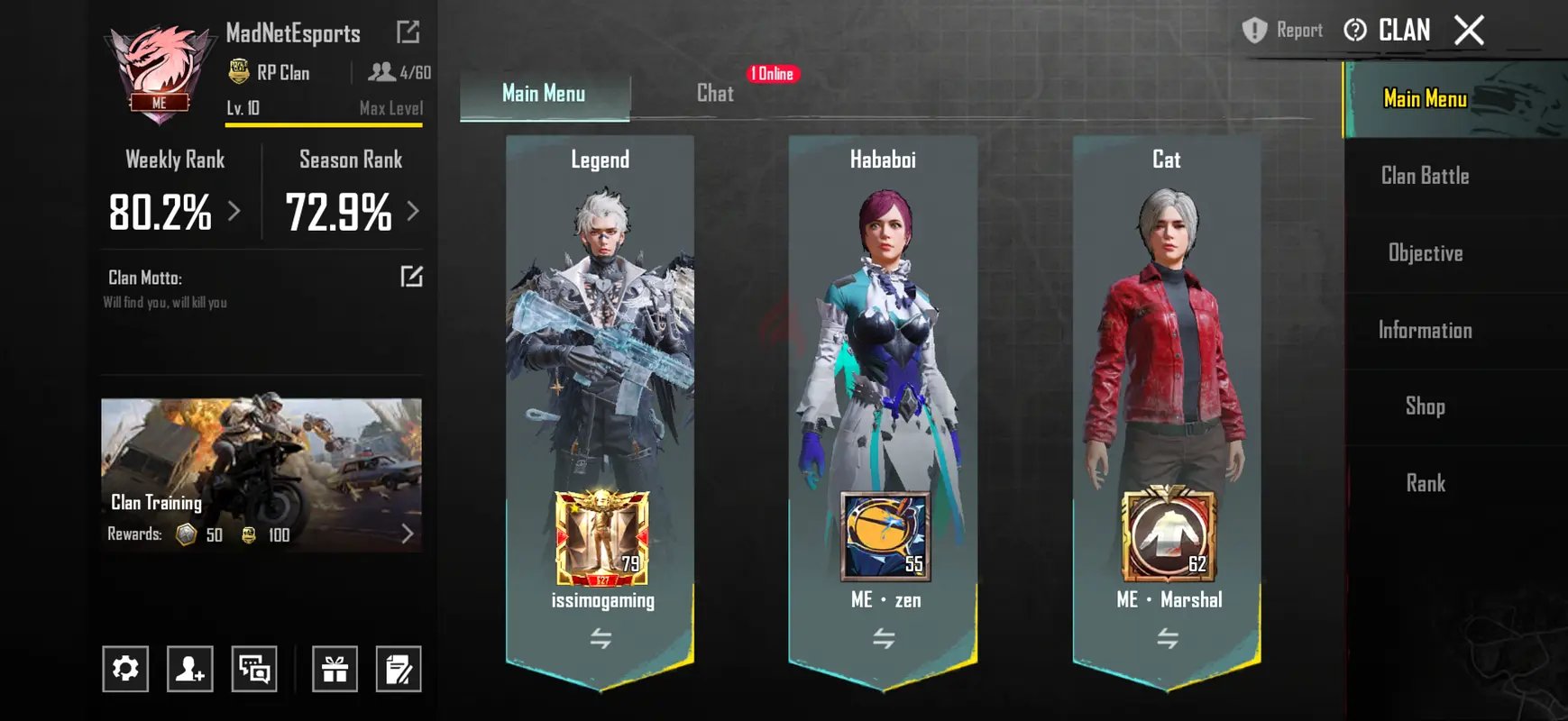Open Clan Battle from the side menu
1568x721 pixels.
point(1425,176)
